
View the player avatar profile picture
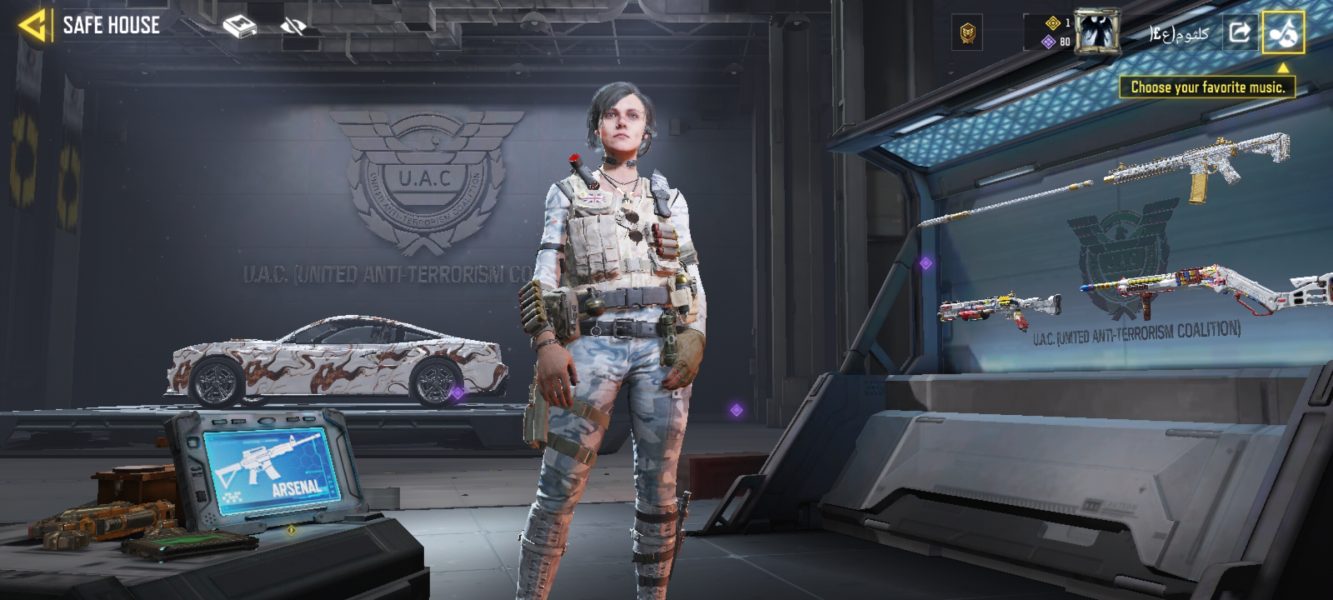click(1096, 31)
